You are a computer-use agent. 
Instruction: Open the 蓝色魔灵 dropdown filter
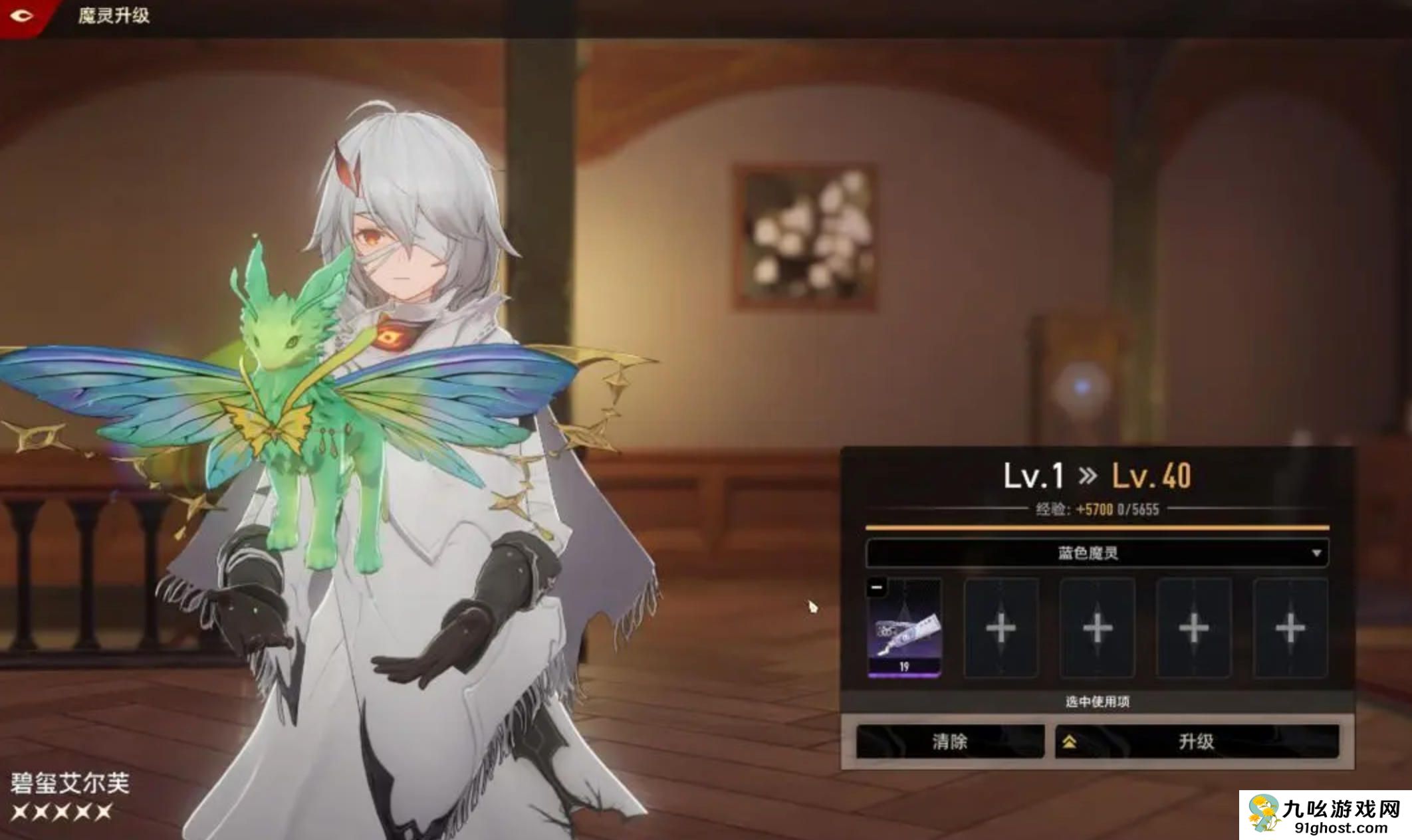[1097, 553]
